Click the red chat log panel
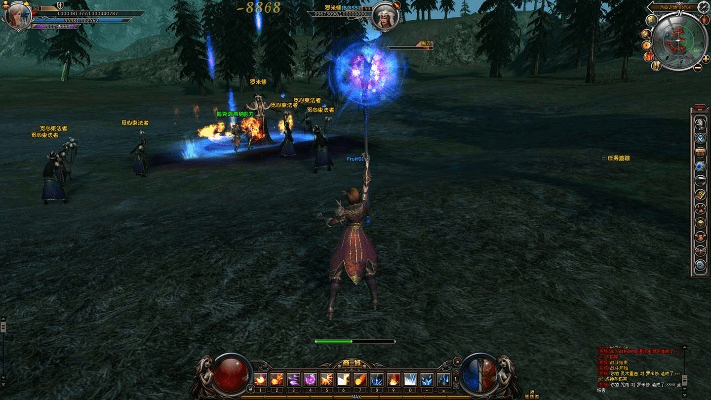The width and height of the screenshot is (711, 400). coord(639,368)
